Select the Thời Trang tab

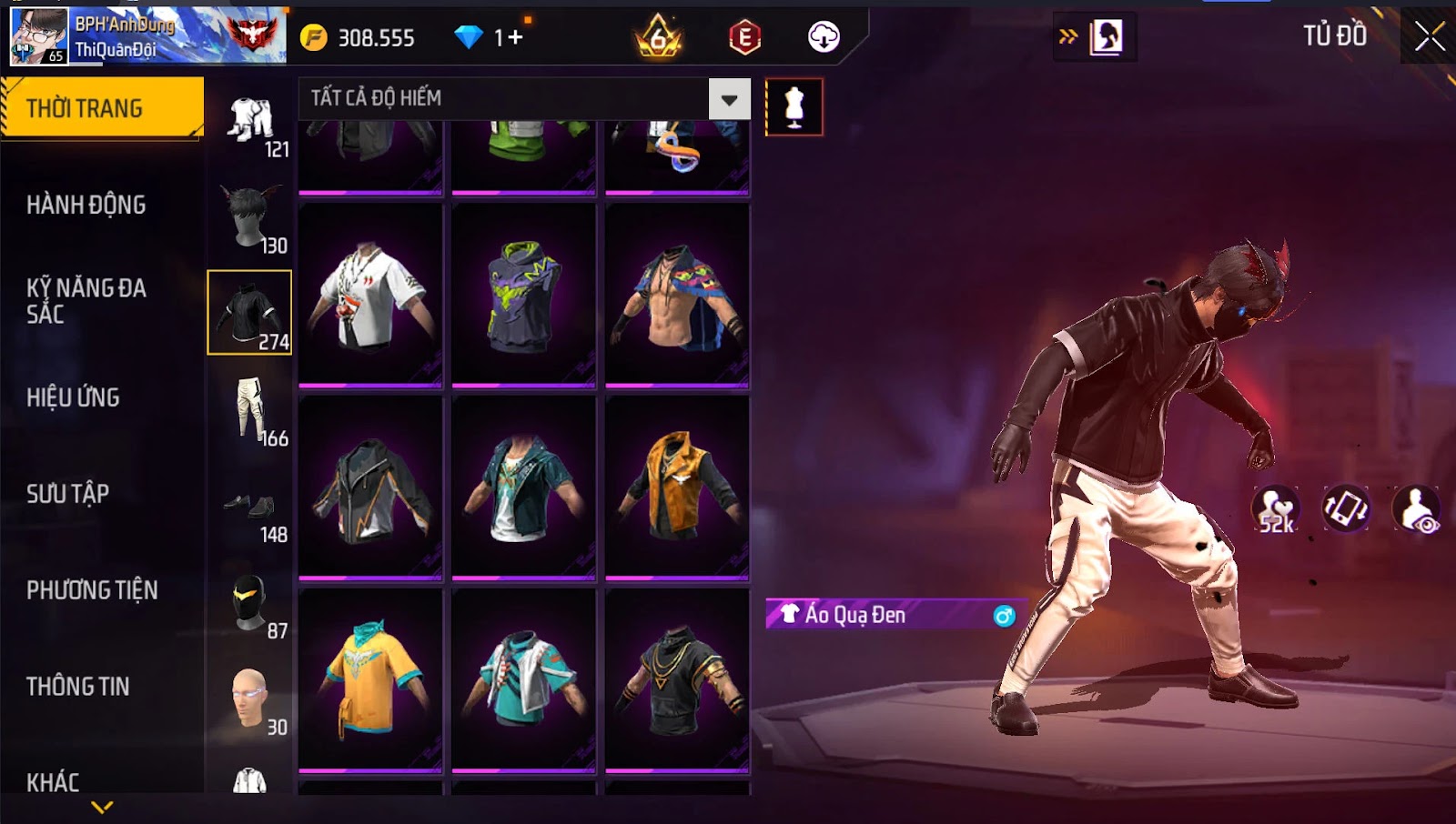point(102,108)
